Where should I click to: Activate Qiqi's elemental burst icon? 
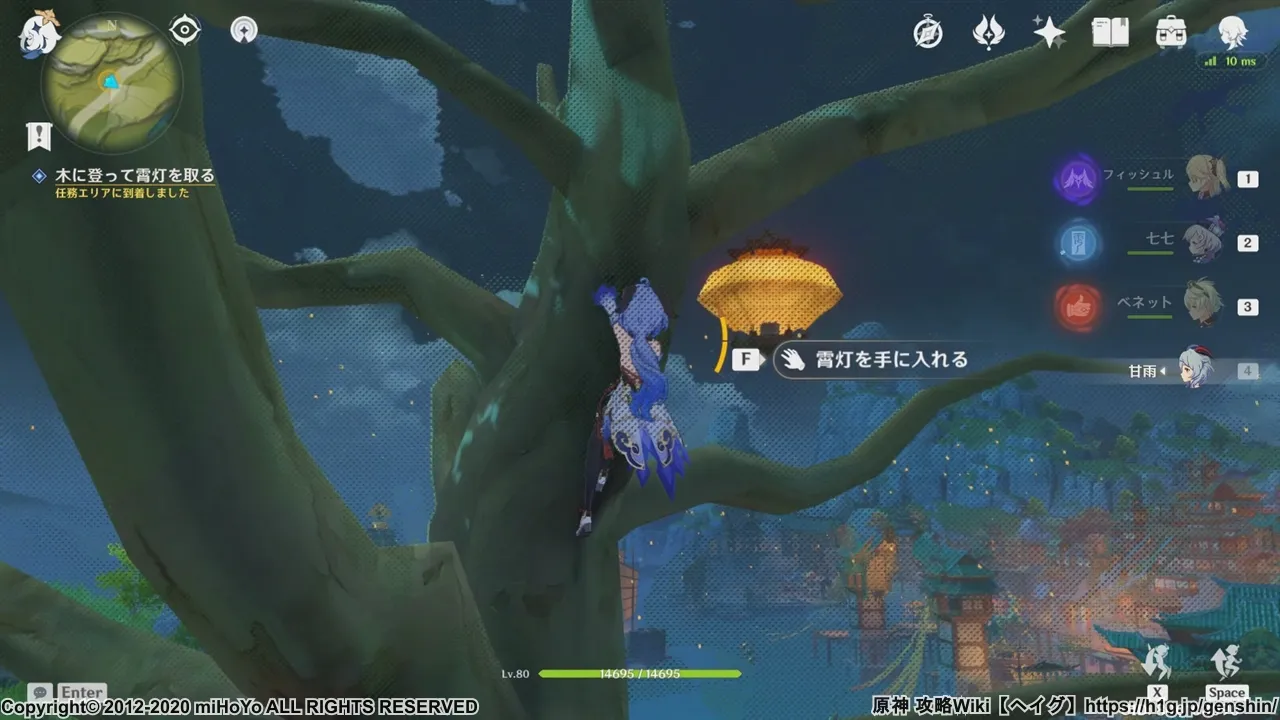click(1078, 242)
